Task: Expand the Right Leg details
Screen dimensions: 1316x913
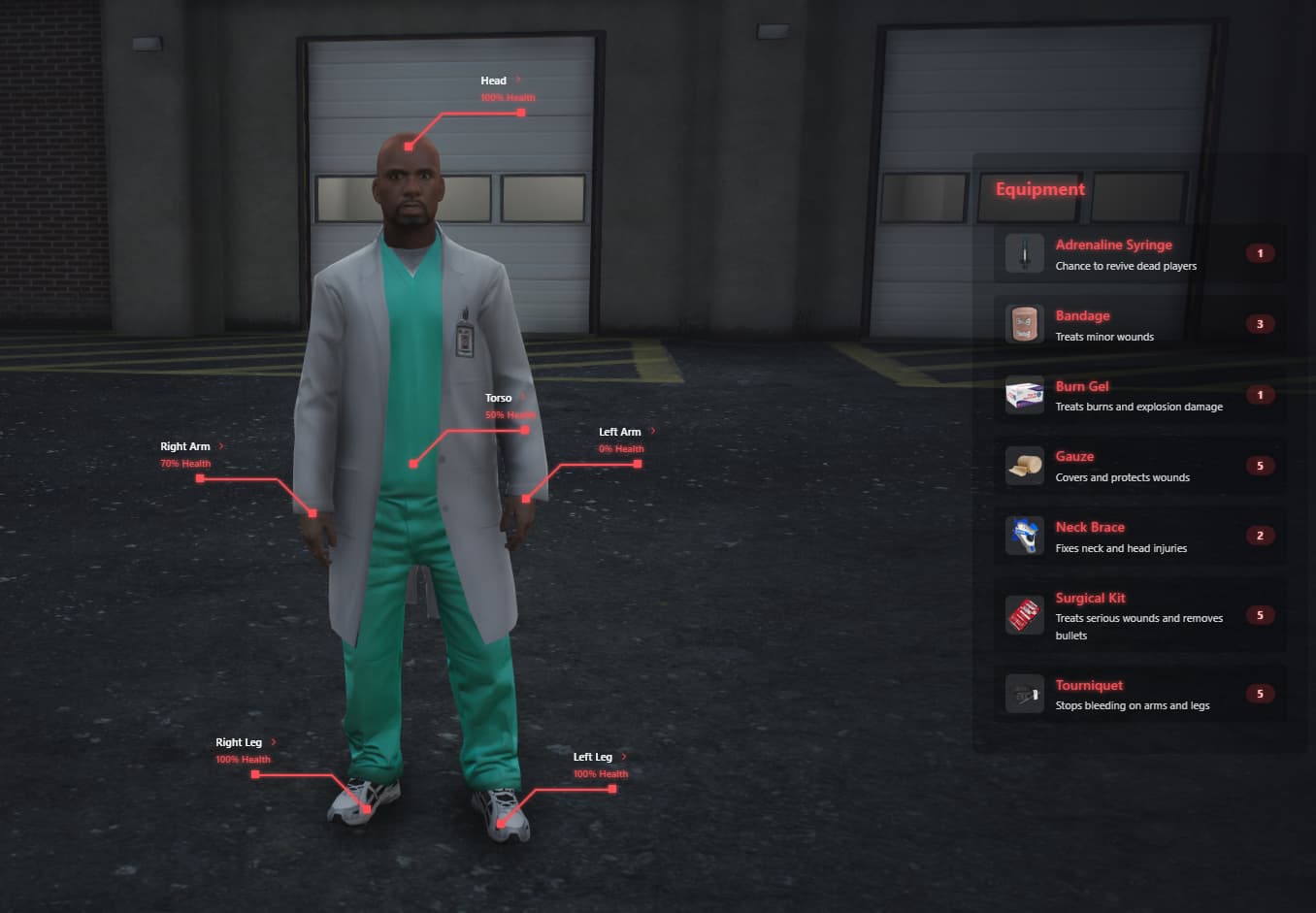Action: tap(273, 741)
